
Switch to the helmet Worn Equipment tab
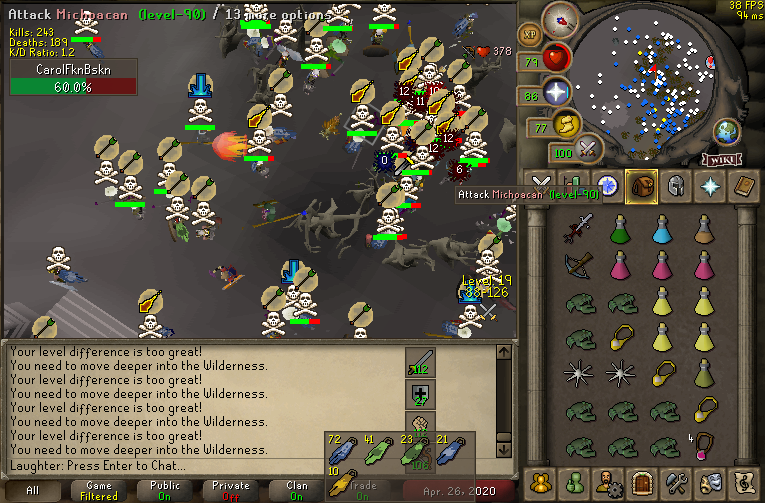coord(675,186)
